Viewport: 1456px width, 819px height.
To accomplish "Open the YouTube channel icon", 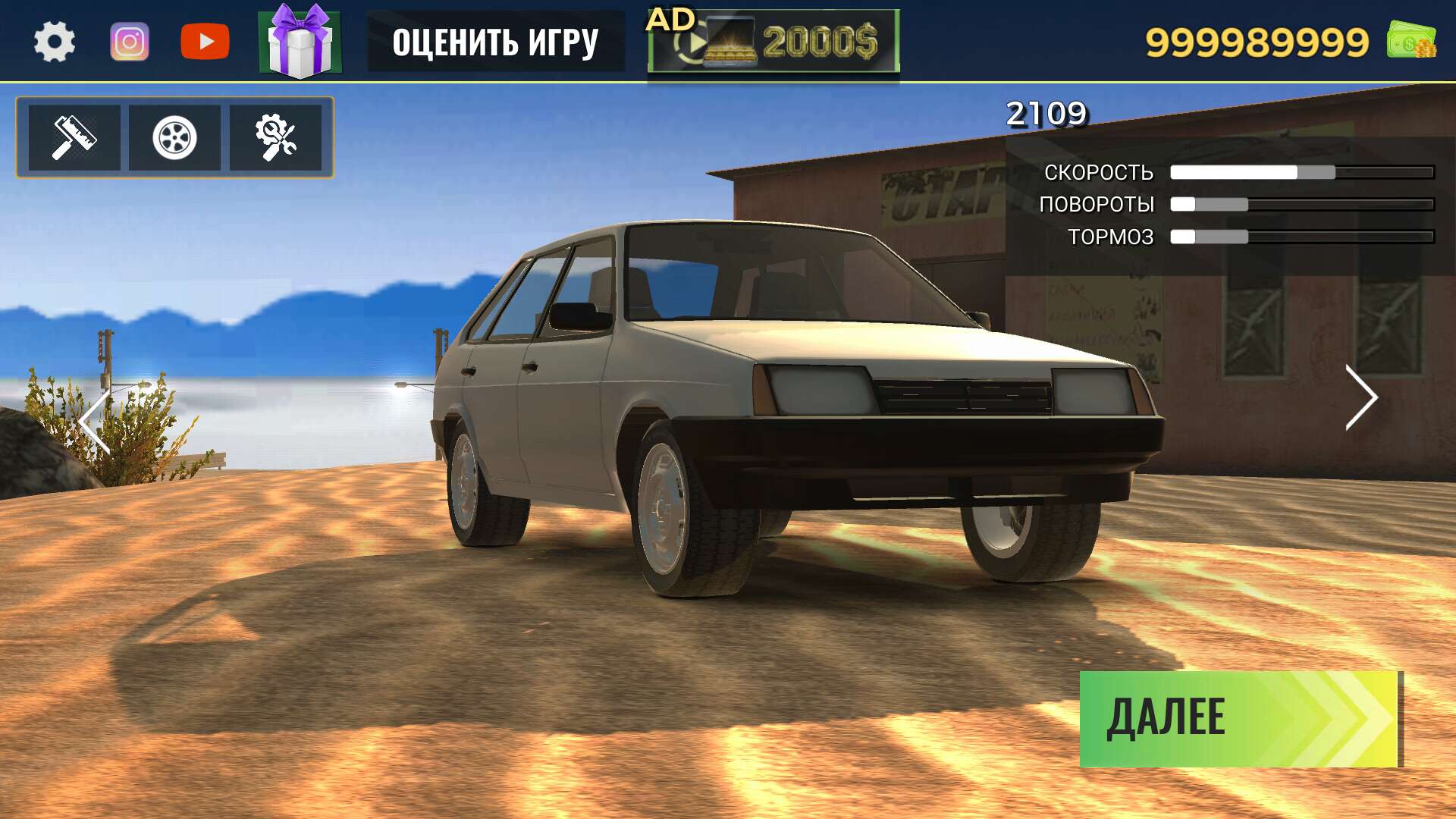I will coord(206,39).
